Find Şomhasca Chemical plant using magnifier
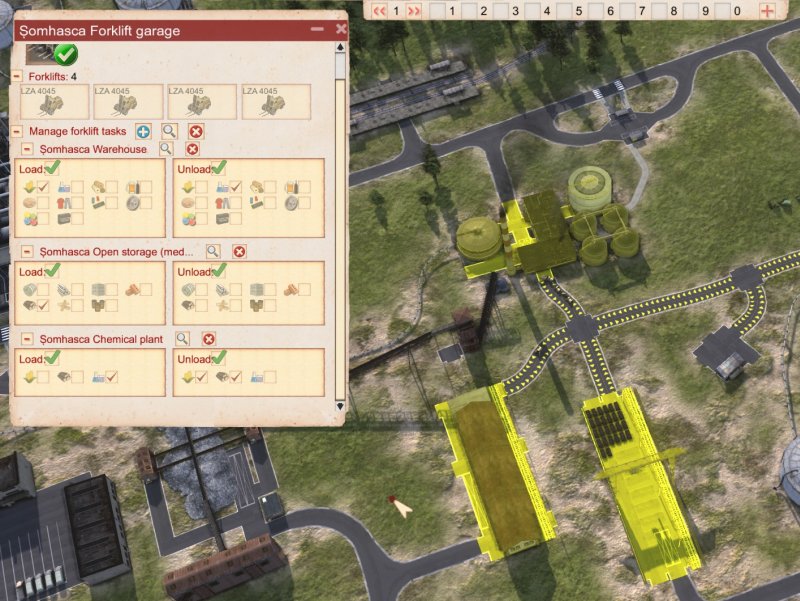 coord(182,339)
